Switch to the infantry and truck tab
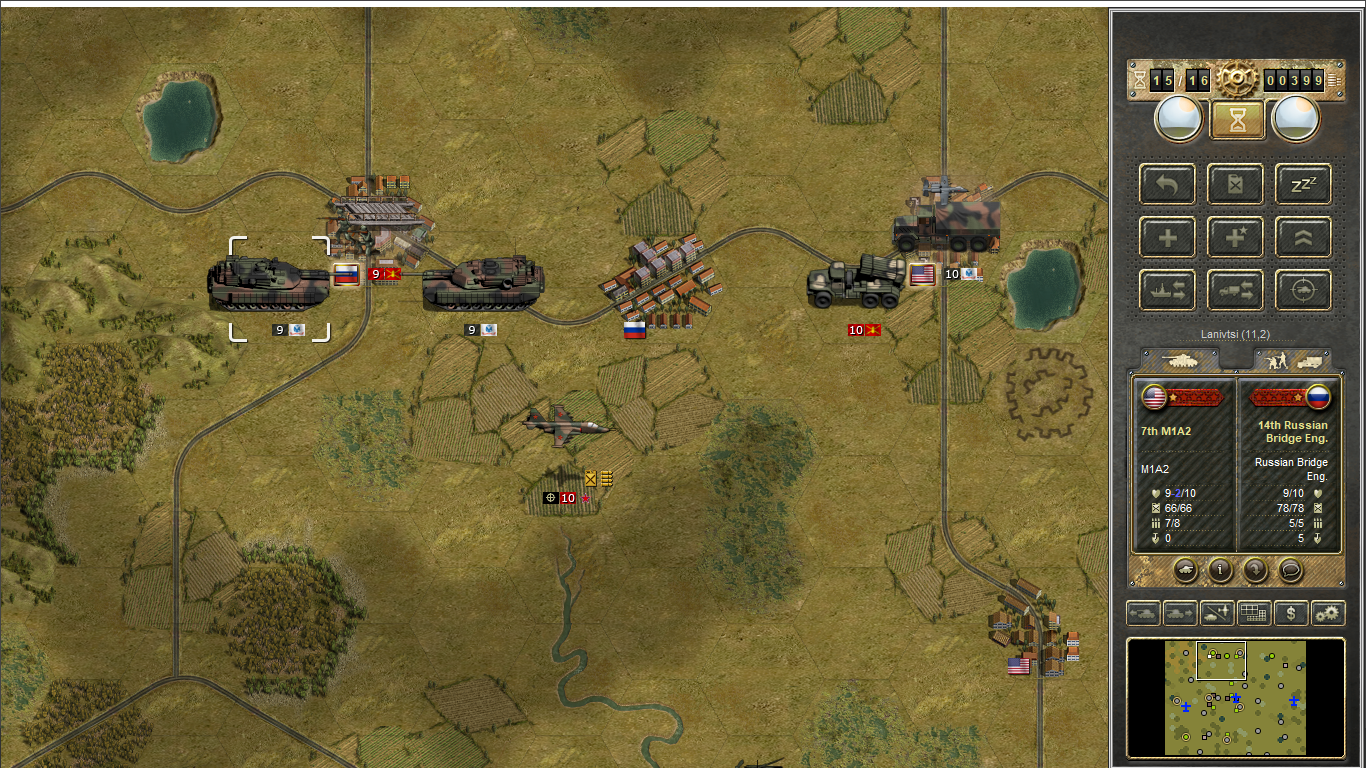Viewport: 1366px width, 768px height. (1290, 360)
